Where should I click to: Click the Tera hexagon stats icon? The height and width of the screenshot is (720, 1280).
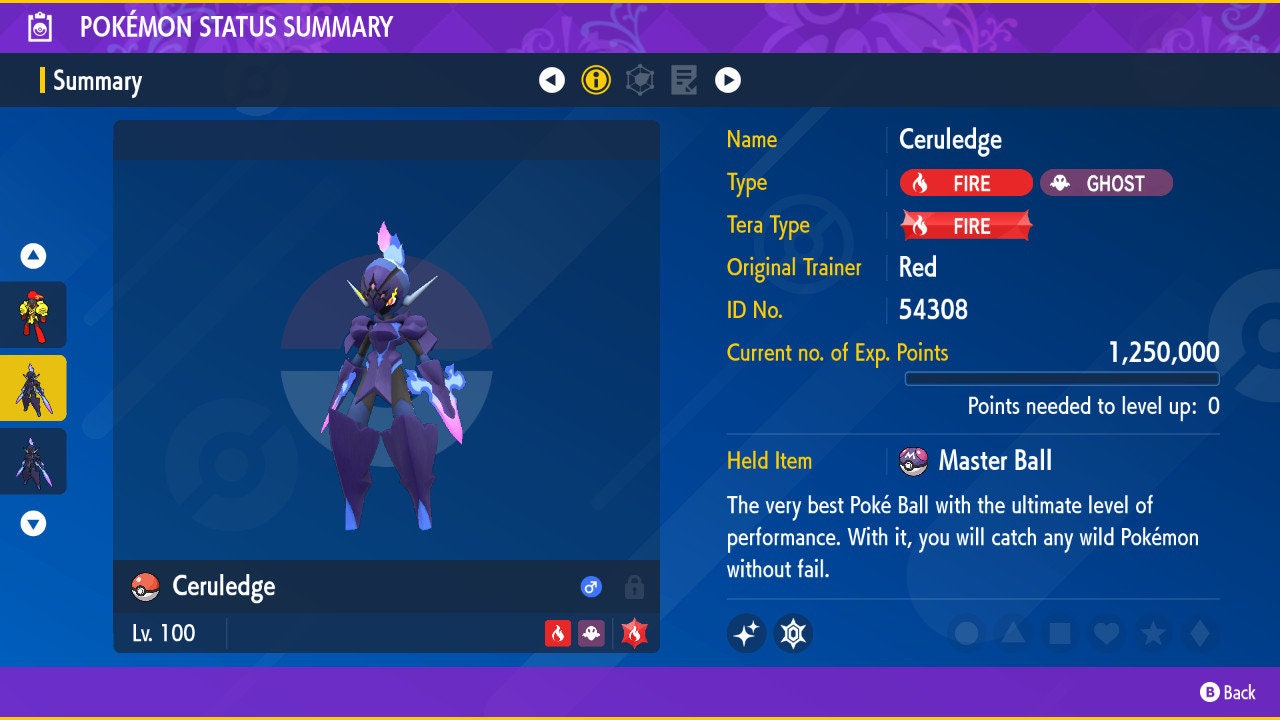click(x=639, y=81)
